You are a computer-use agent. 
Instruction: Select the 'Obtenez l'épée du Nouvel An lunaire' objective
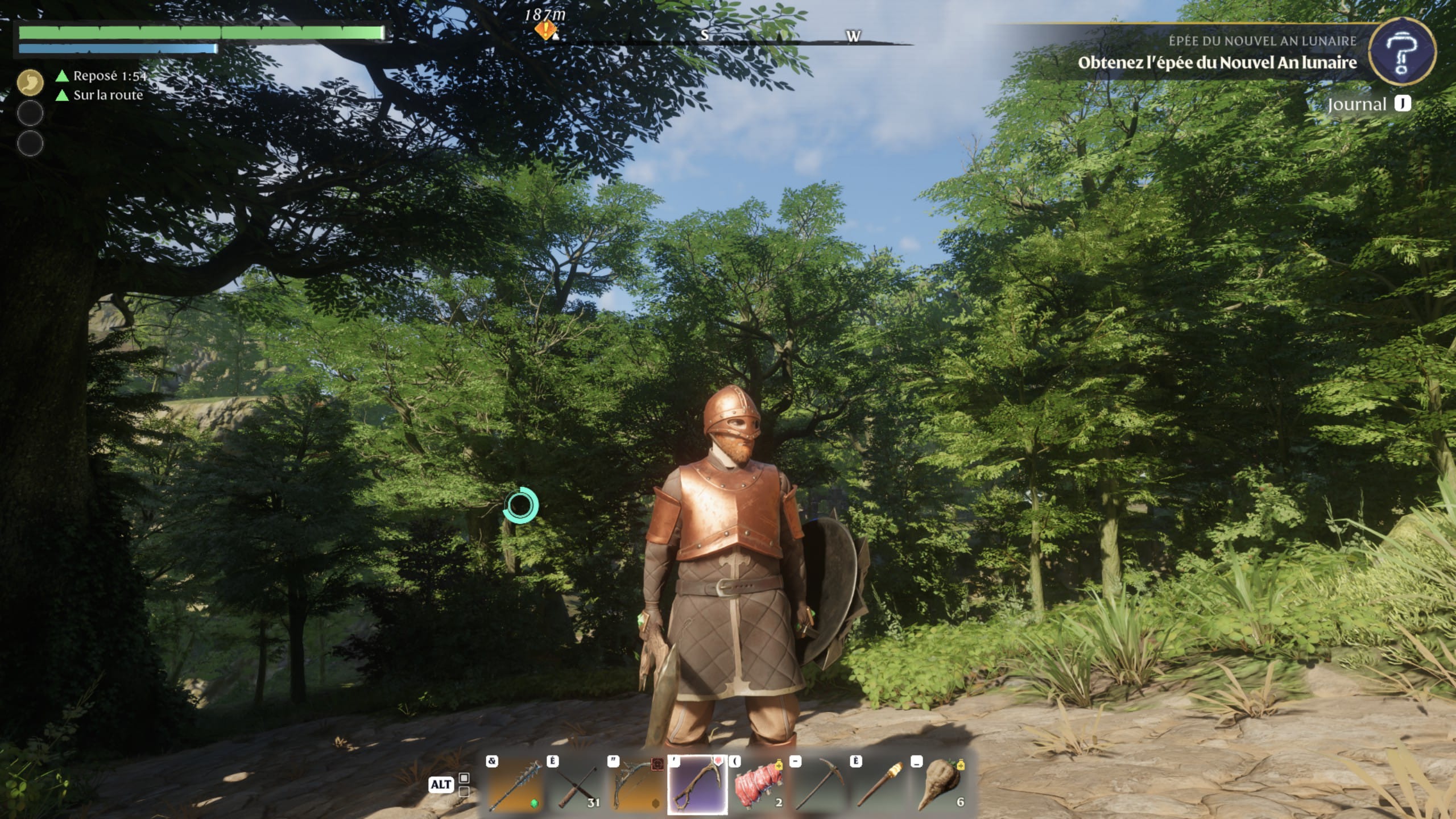tap(1217, 63)
